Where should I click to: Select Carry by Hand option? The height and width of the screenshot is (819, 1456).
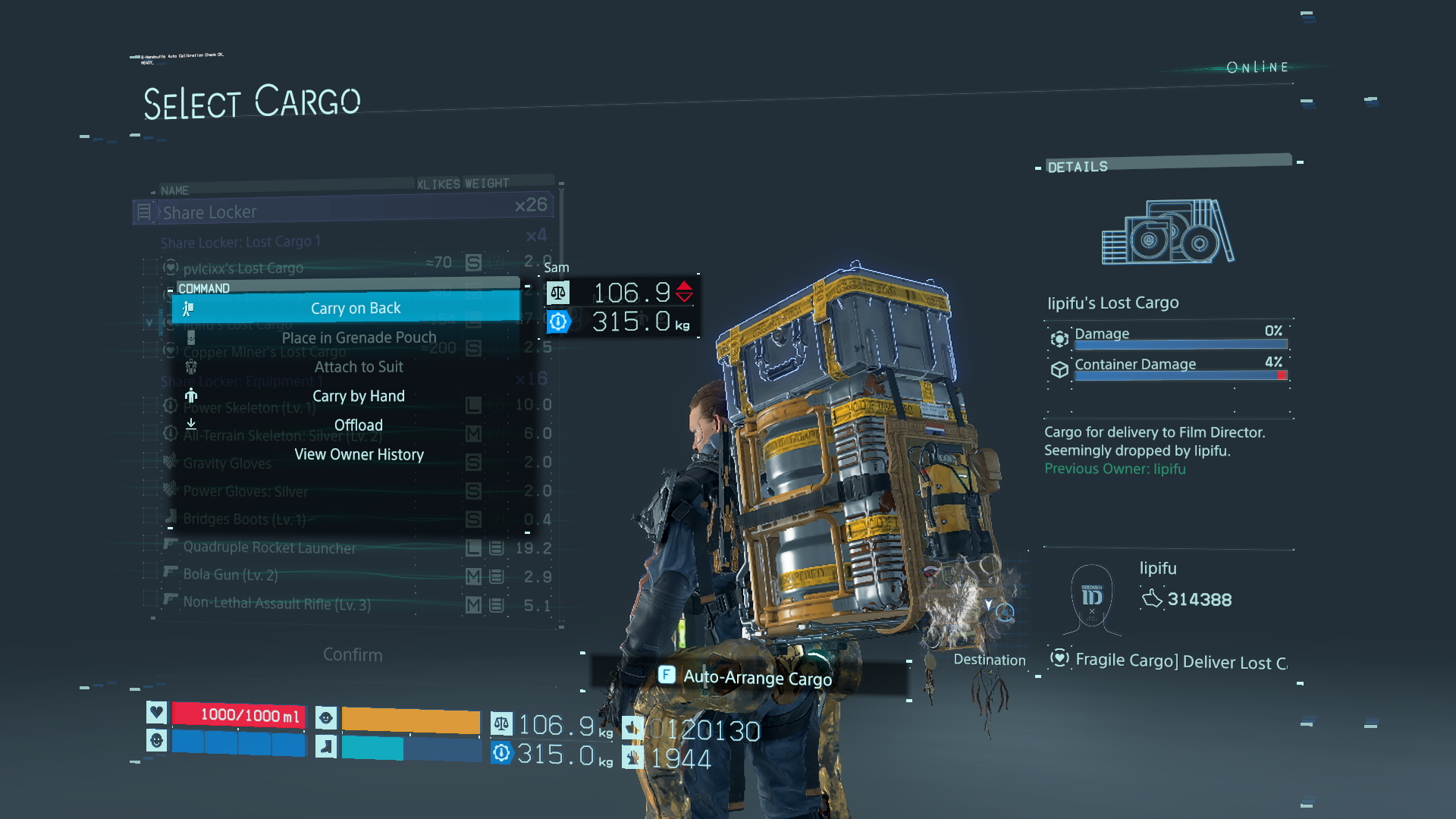click(359, 396)
